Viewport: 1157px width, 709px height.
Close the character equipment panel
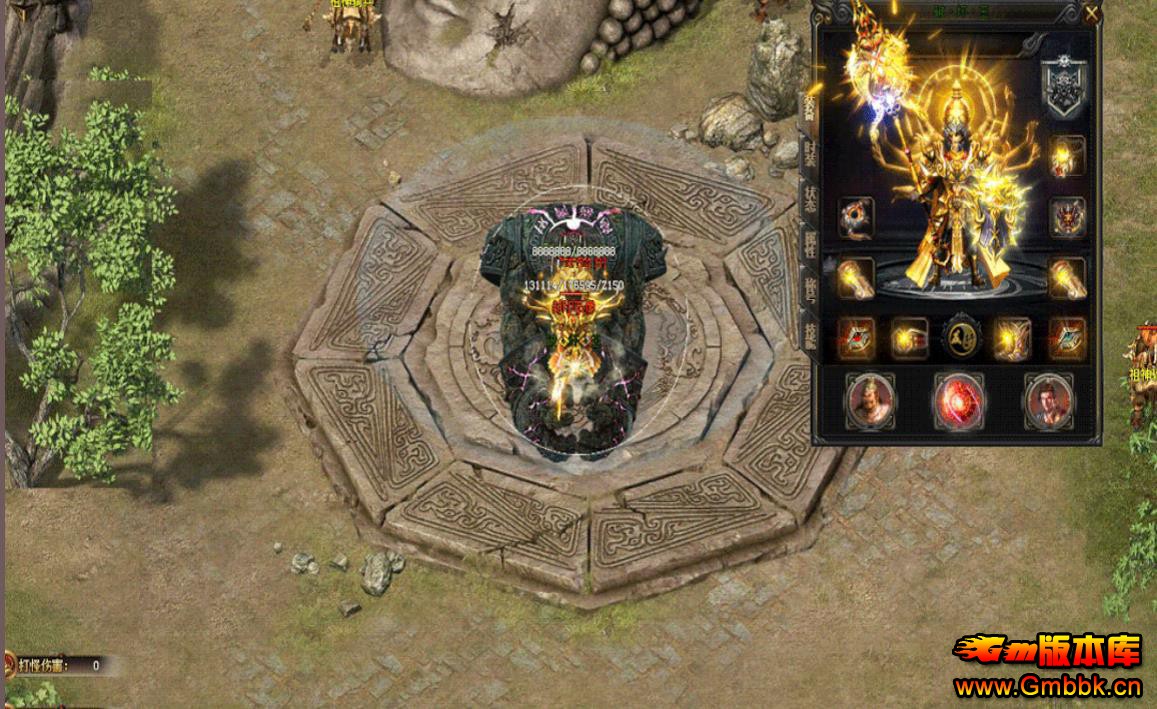(1091, 13)
